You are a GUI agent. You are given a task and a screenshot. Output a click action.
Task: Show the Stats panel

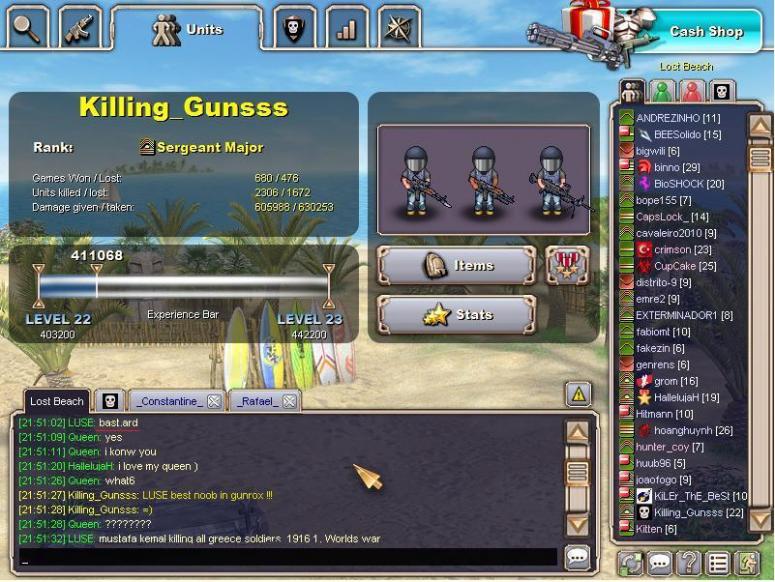click(456, 315)
